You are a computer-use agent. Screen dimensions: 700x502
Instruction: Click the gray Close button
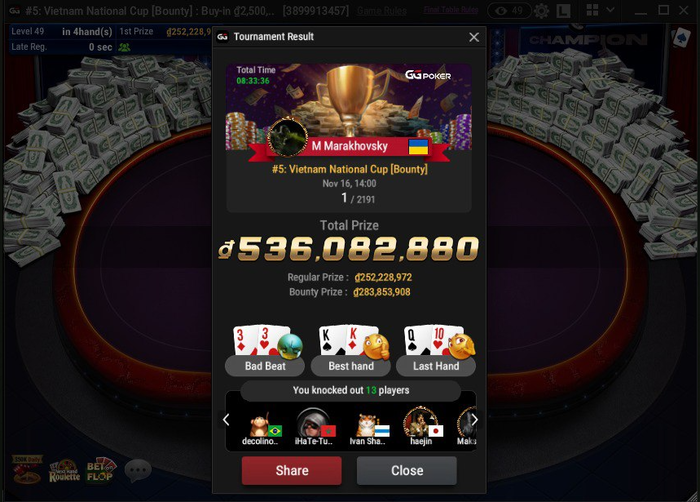click(x=406, y=470)
